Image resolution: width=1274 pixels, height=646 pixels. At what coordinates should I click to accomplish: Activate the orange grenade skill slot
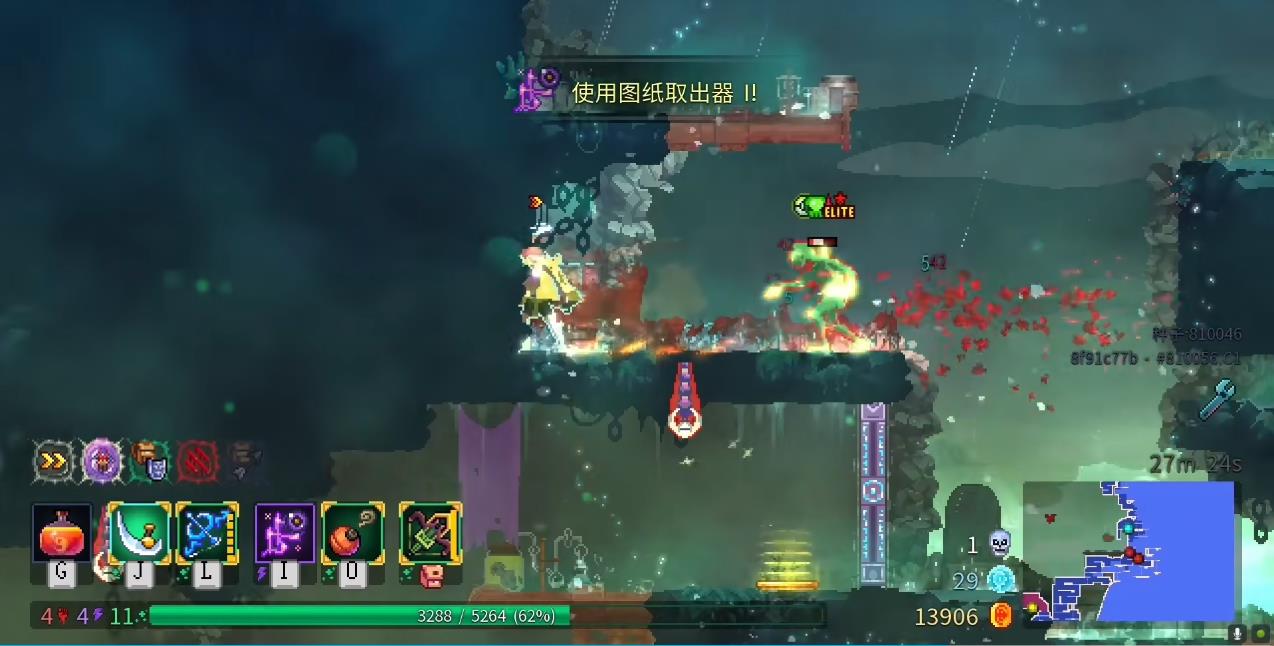pyautogui.click(x=352, y=534)
